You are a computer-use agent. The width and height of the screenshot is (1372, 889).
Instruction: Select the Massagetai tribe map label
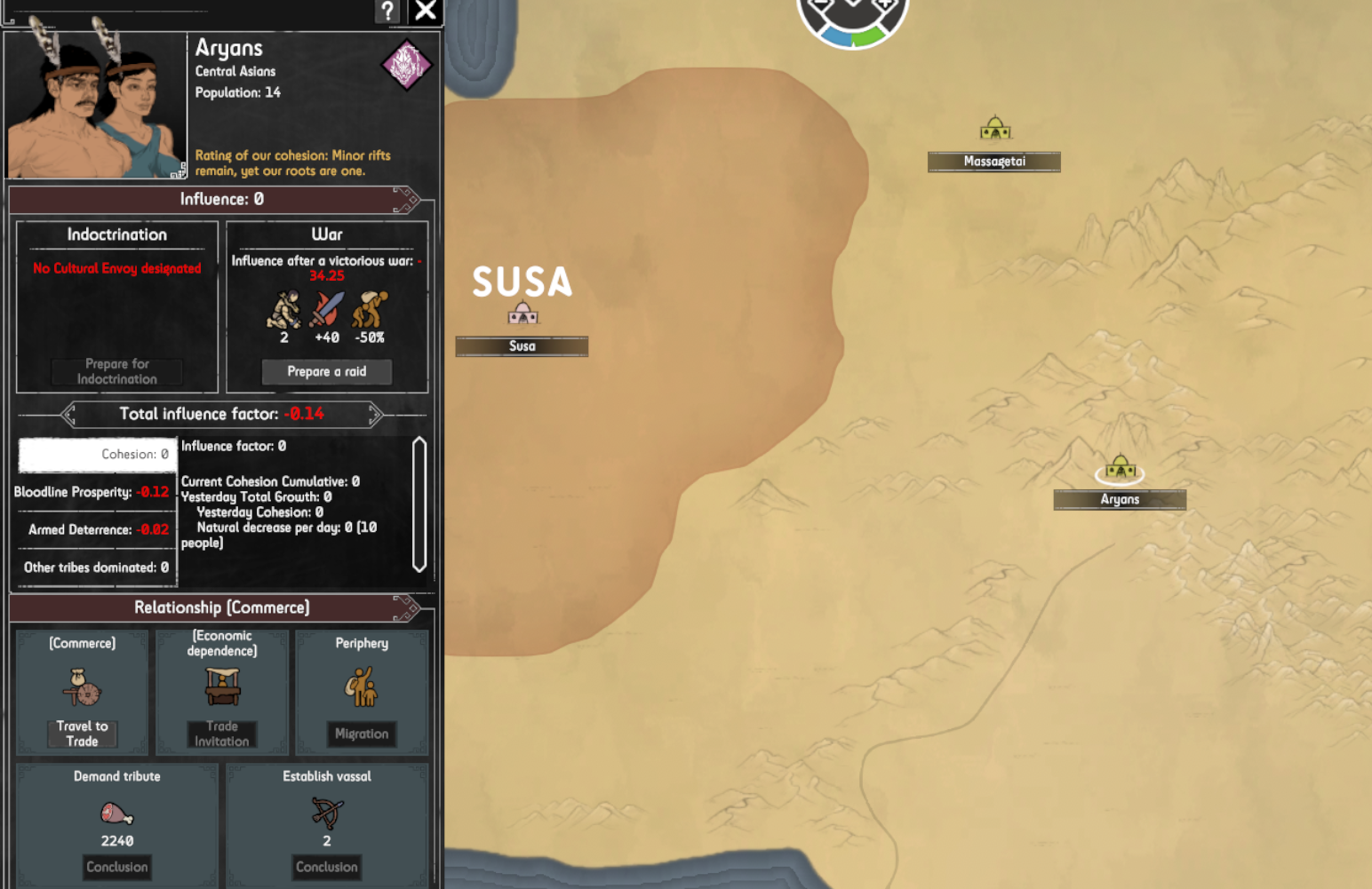[994, 162]
